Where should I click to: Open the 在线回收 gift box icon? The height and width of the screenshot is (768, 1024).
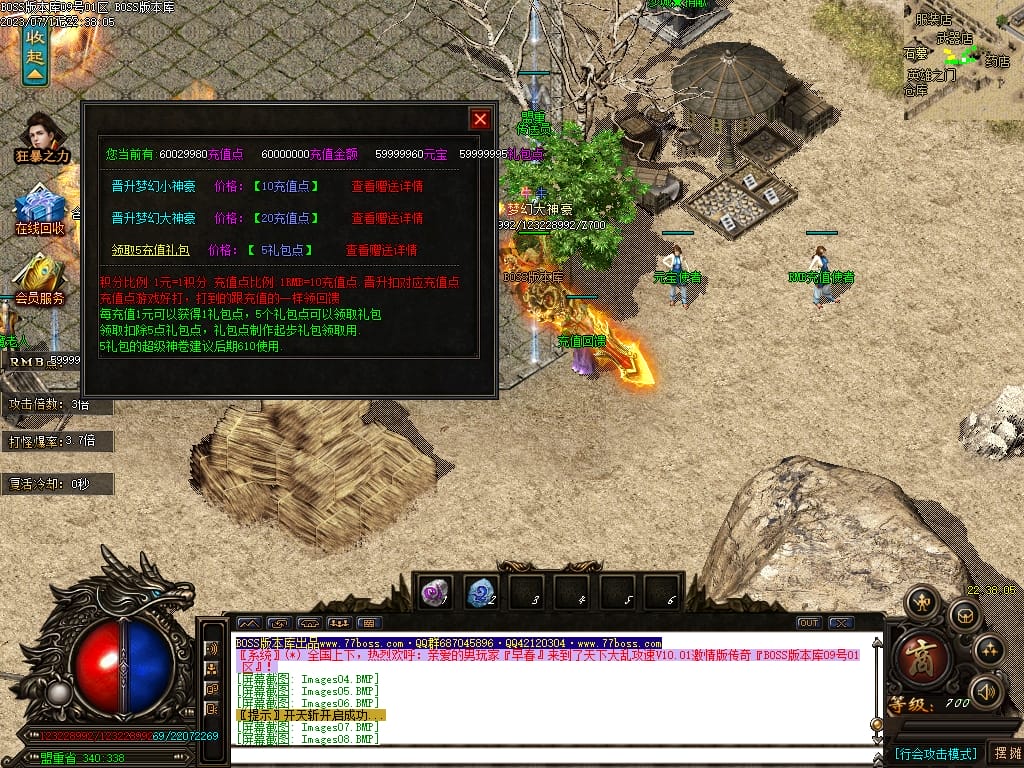[40, 210]
